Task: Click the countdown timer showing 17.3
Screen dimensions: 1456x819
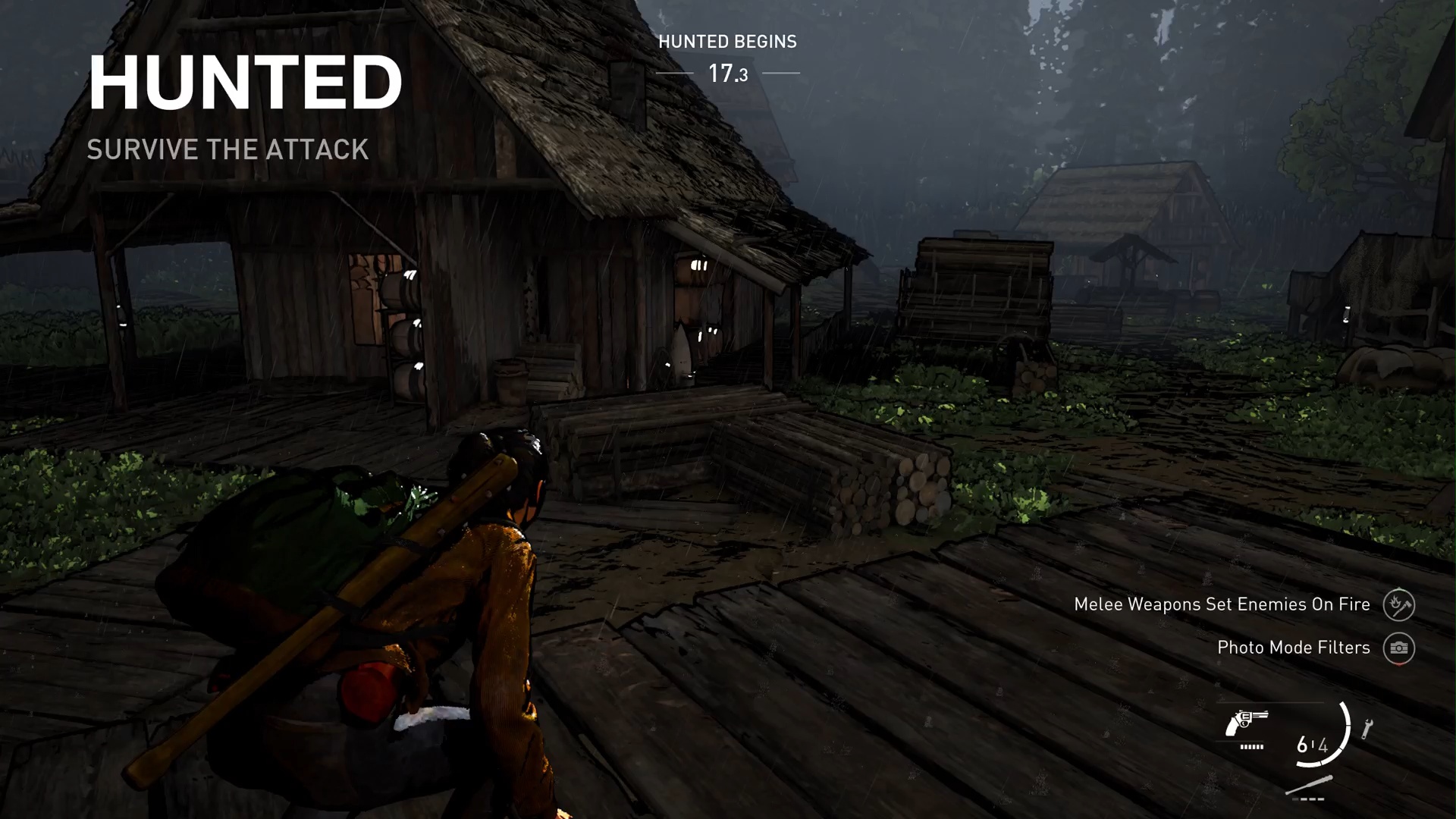Action: 727,72
